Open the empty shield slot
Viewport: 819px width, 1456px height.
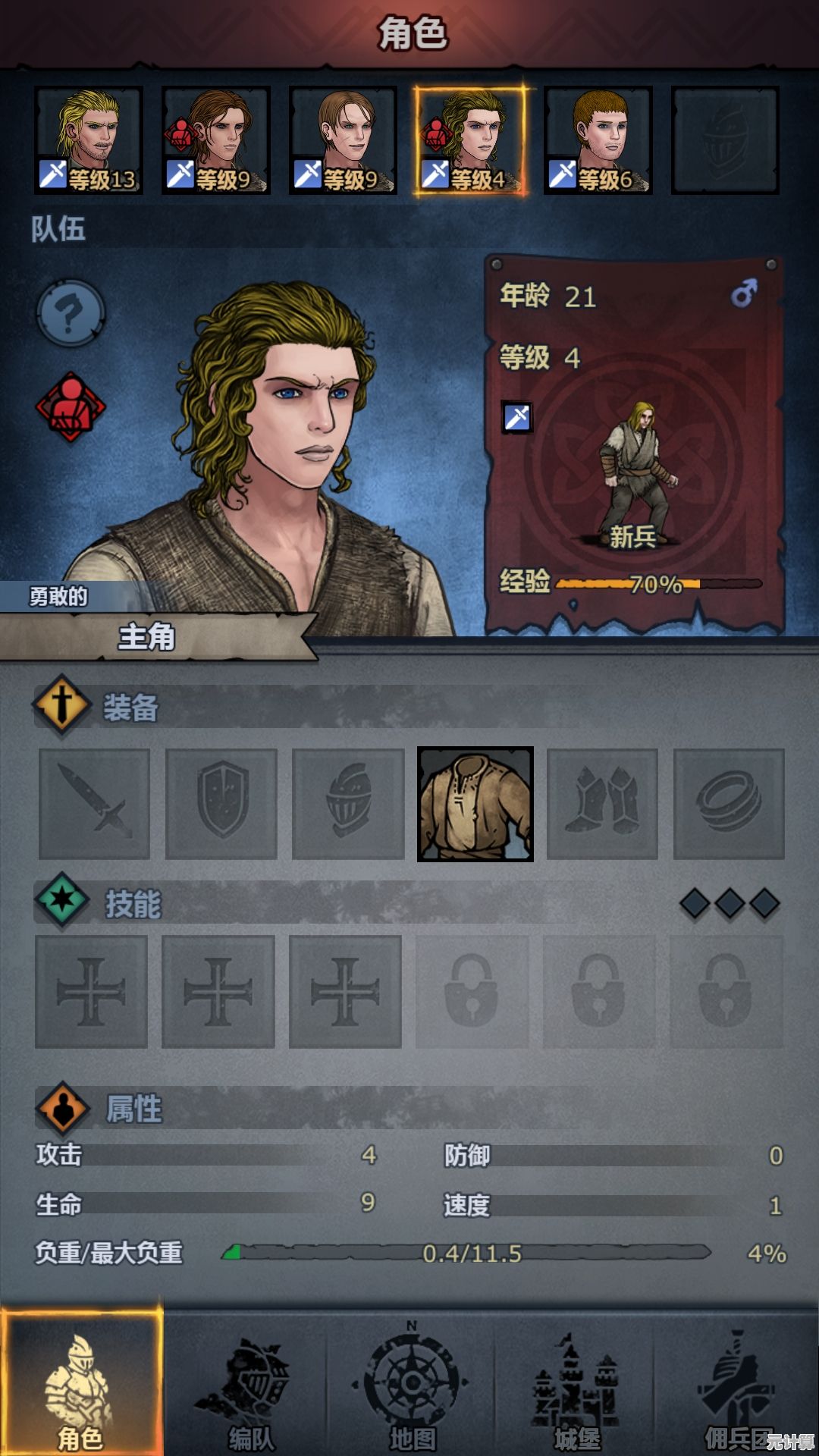[221, 804]
